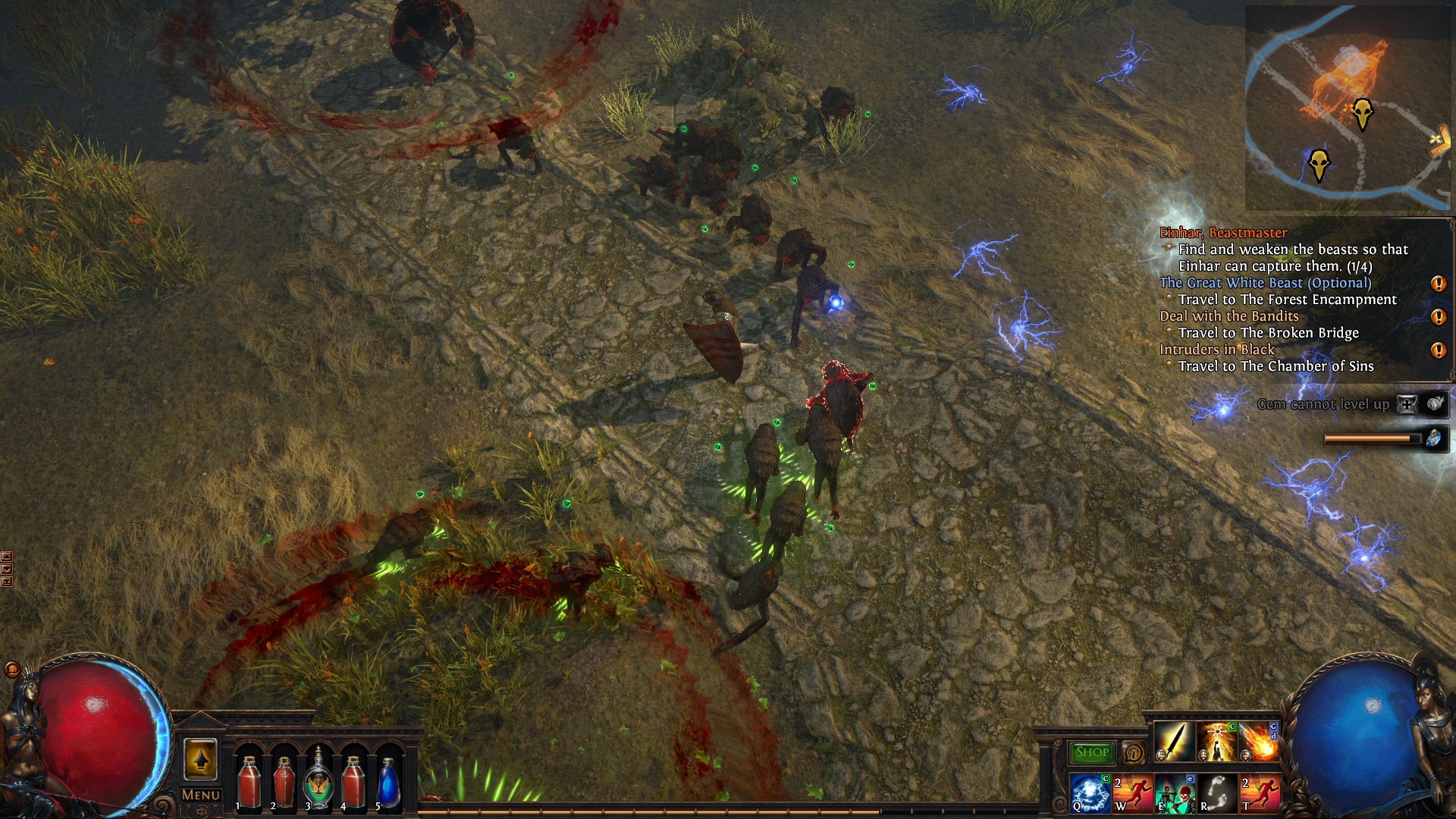Viewport: 1456px width, 819px height.
Task: Cast the blue lightning orb skill on Q
Action: pos(1090,792)
